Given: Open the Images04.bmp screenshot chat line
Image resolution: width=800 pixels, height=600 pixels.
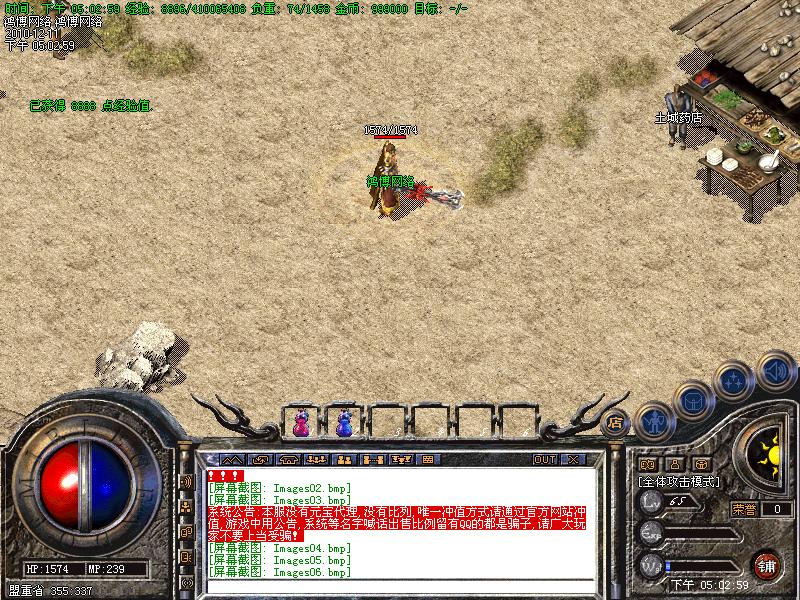Looking at the screenshot, I should [x=279, y=548].
